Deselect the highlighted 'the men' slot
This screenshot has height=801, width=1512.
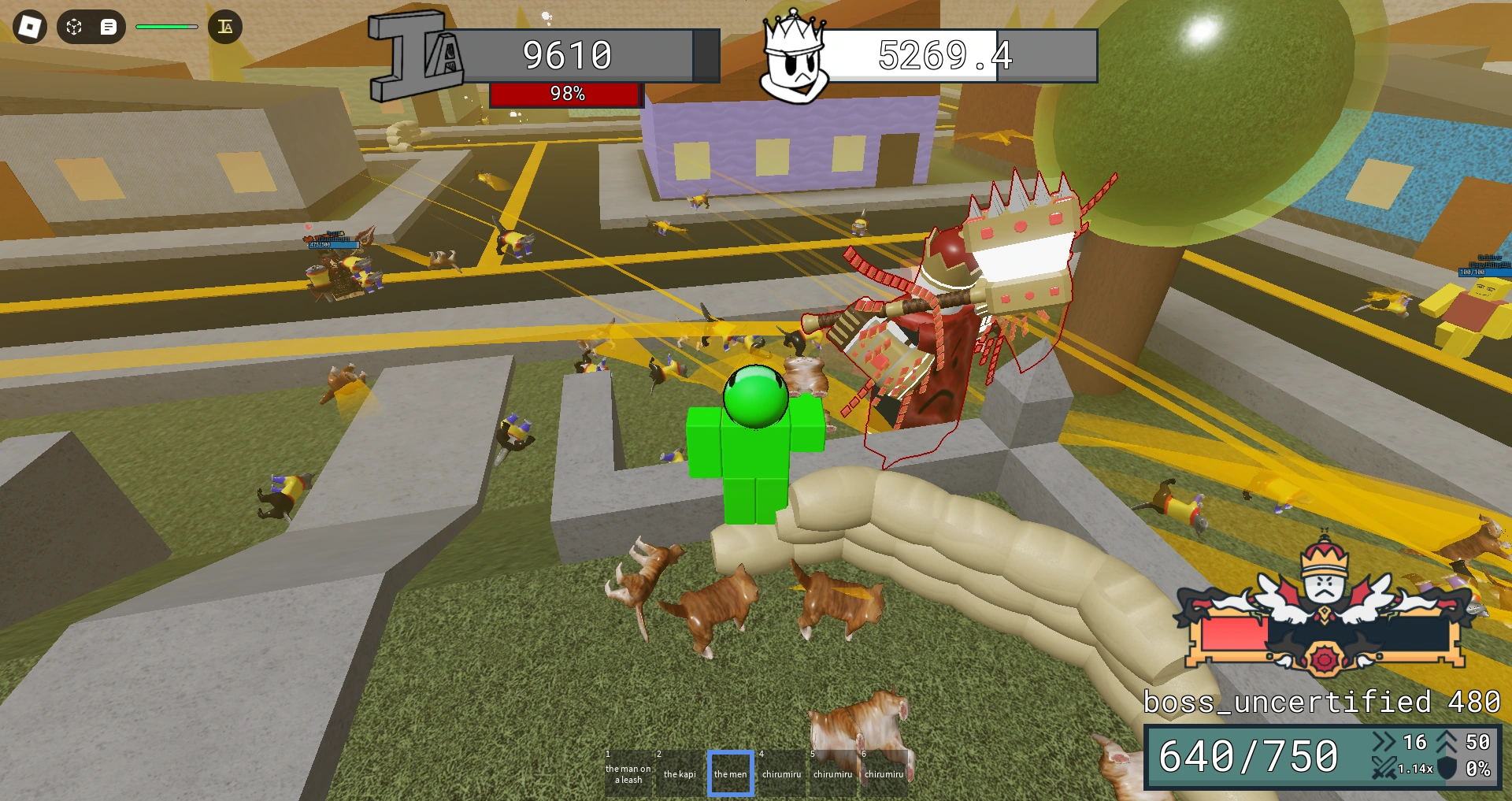pos(731,773)
